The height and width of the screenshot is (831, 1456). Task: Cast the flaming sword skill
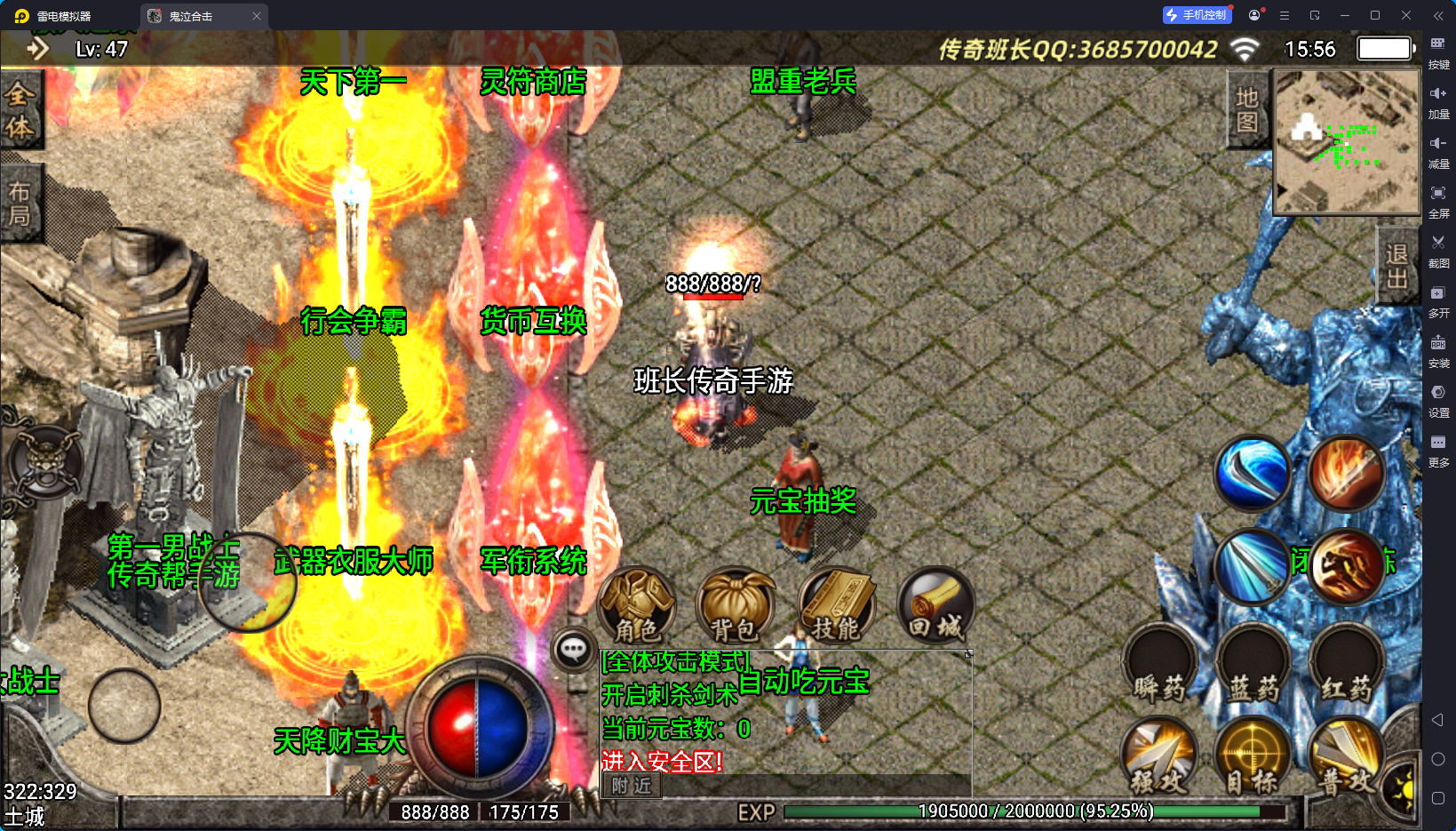pos(1347,473)
